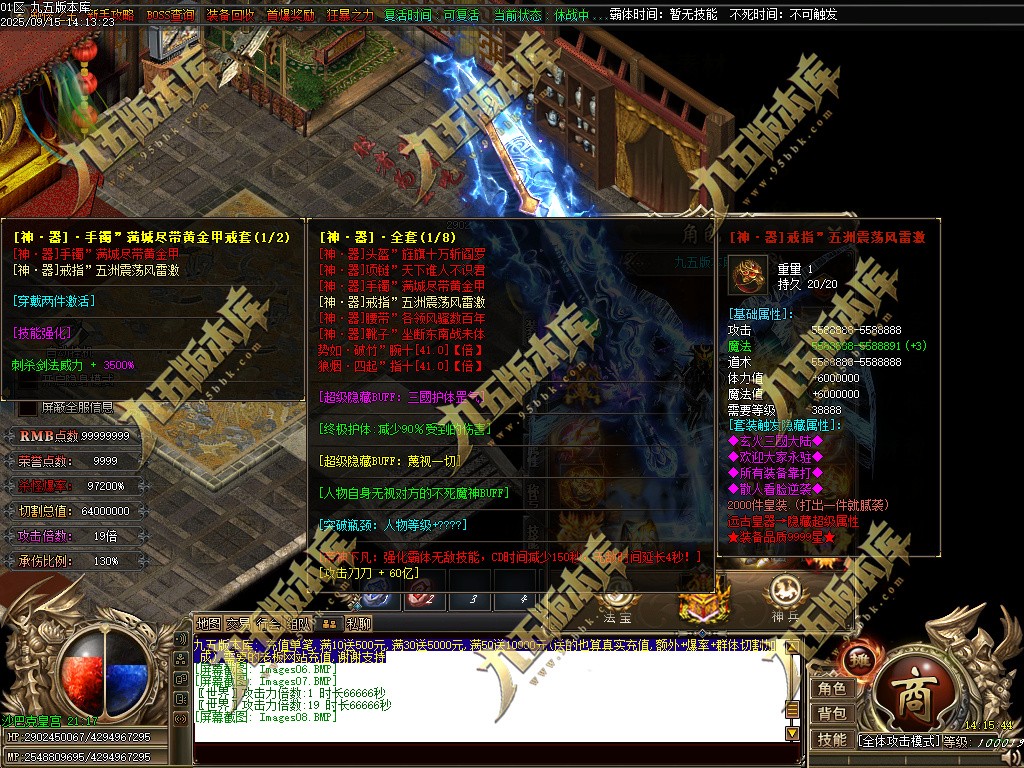Open the 首爆奖励 rewards menu
The height and width of the screenshot is (768, 1024).
tap(290, 16)
